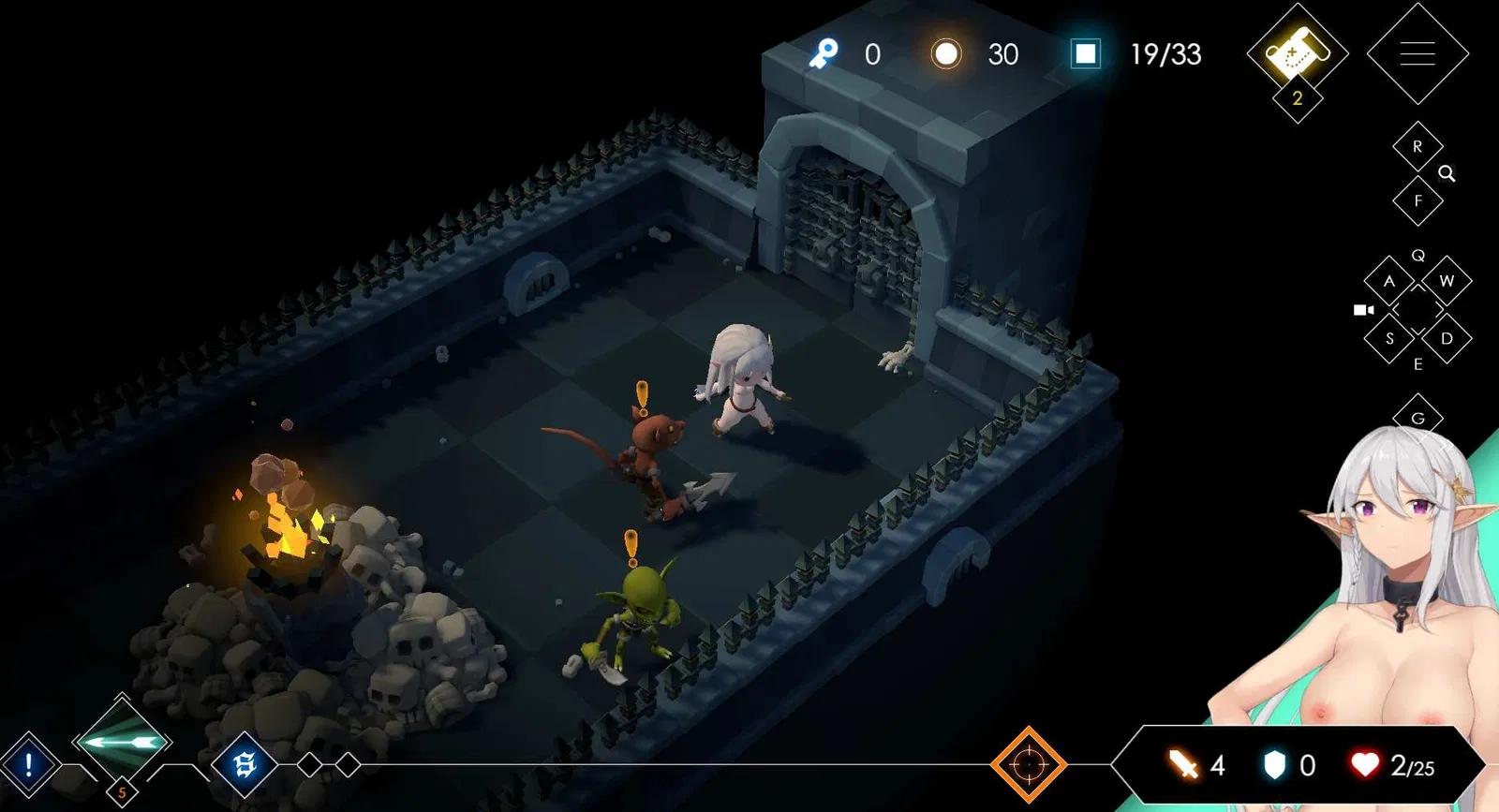Open the glowing treasure map scroll
1499x812 pixels.
(x=1297, y=53)
